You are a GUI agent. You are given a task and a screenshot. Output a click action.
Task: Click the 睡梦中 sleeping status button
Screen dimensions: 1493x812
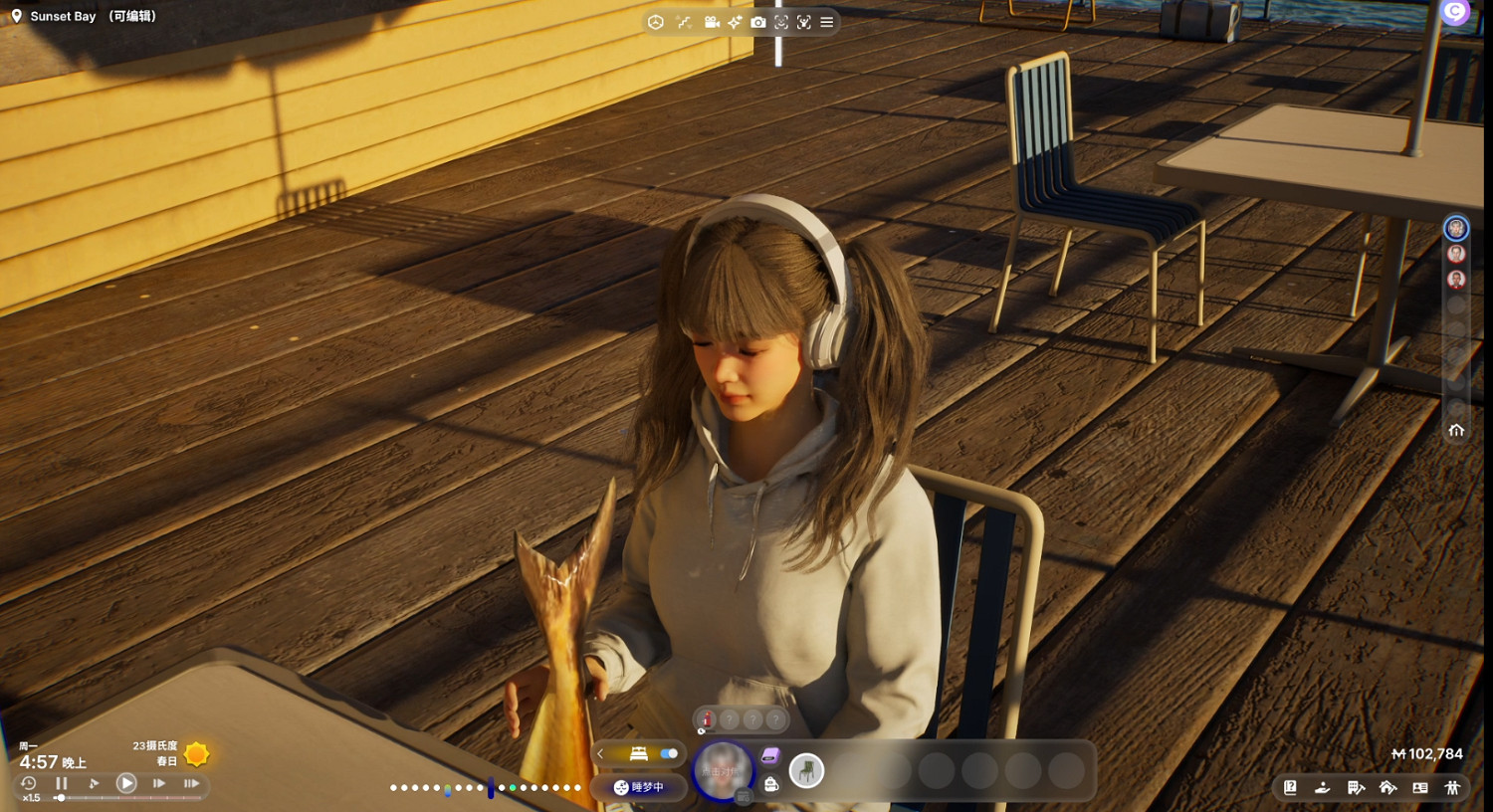[x=637, y=787]
